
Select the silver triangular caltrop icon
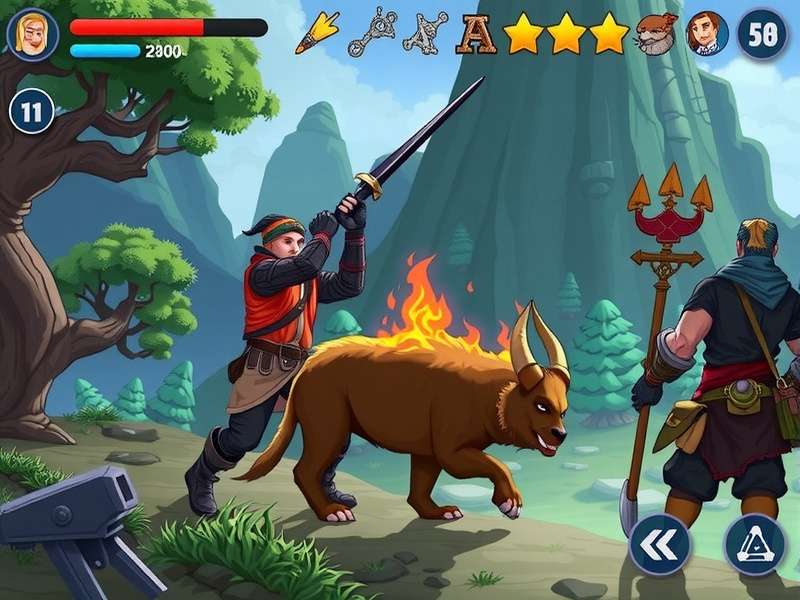(425, 34)
